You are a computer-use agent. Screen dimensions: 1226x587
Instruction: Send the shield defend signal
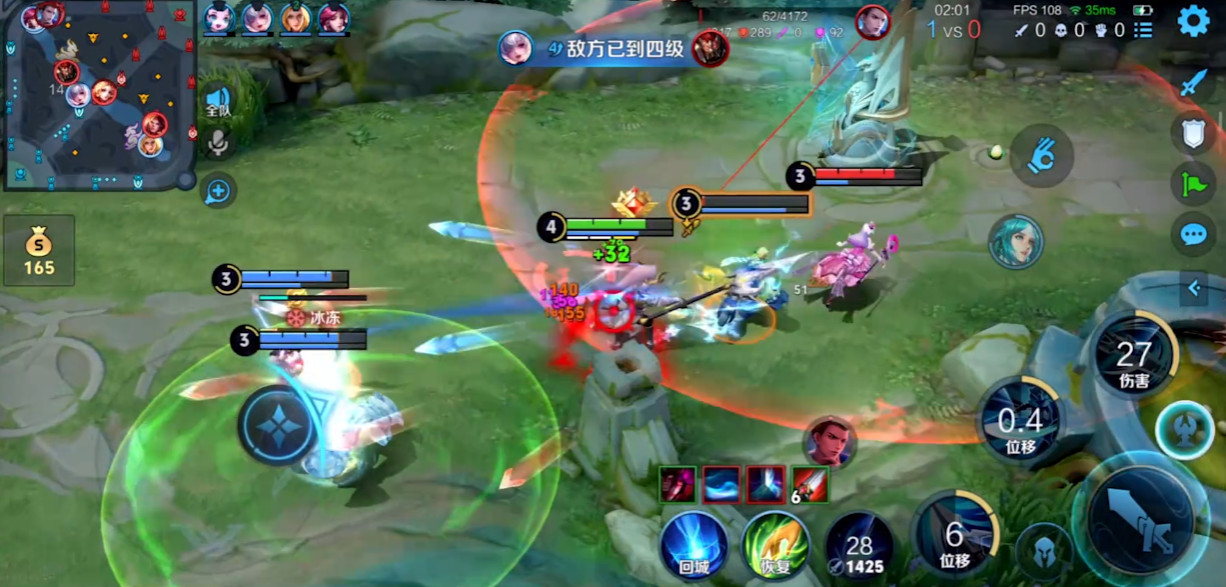pyautogui.click(x=1193, y=133)
